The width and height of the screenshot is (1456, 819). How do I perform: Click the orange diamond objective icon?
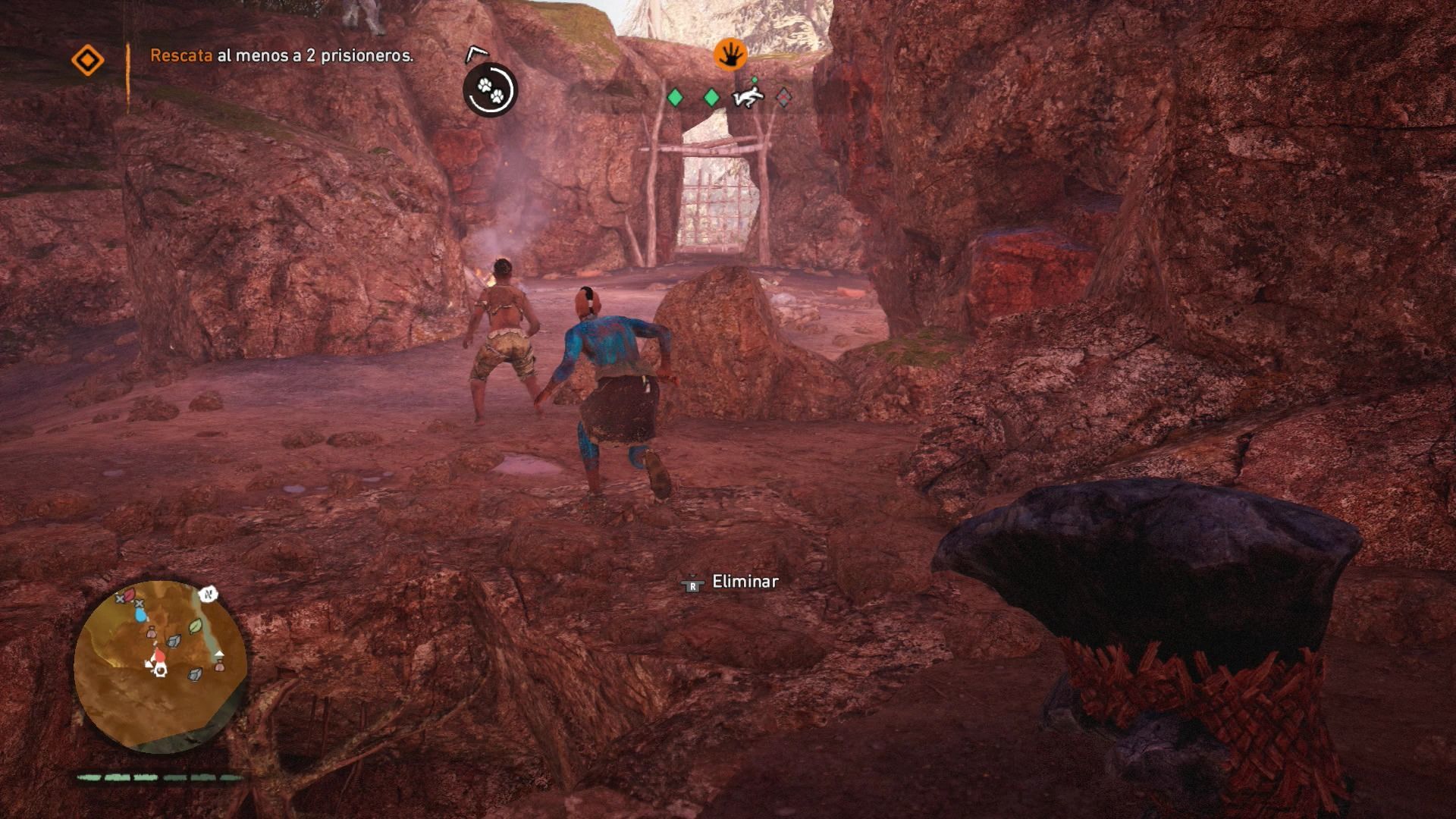tap(87, 61)
